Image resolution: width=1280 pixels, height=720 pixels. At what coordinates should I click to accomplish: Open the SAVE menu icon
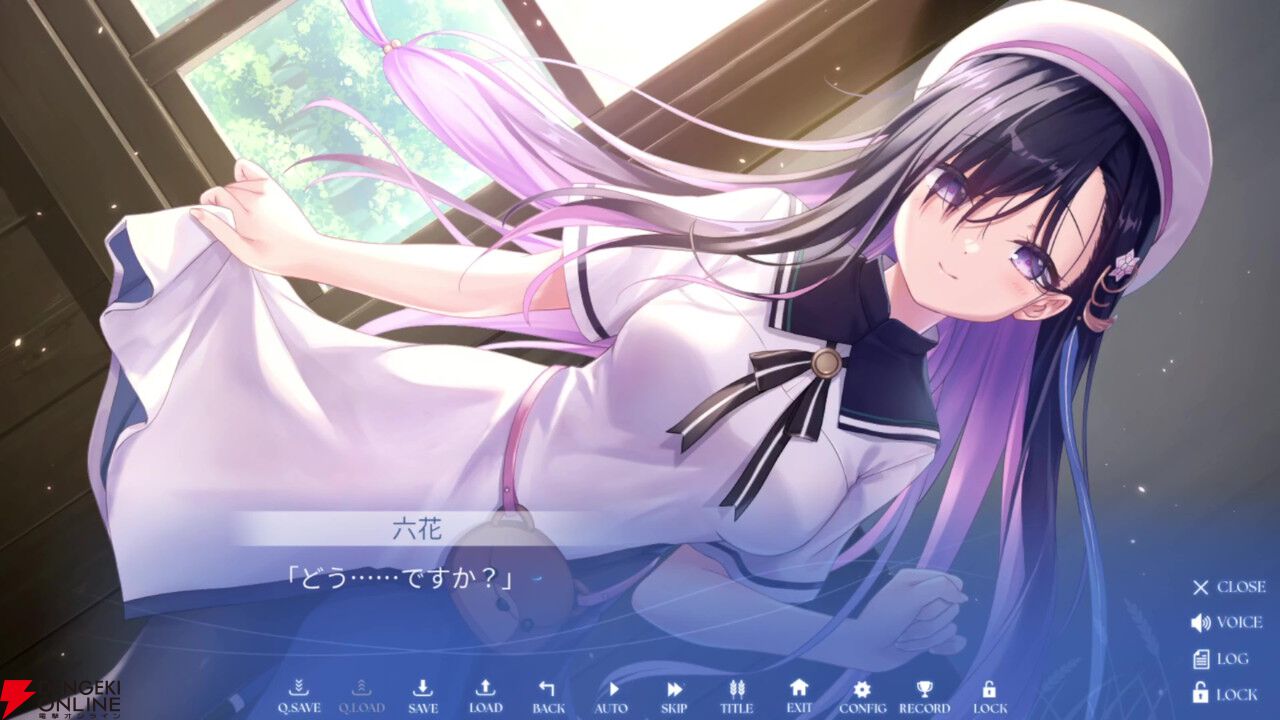(423, 690)
